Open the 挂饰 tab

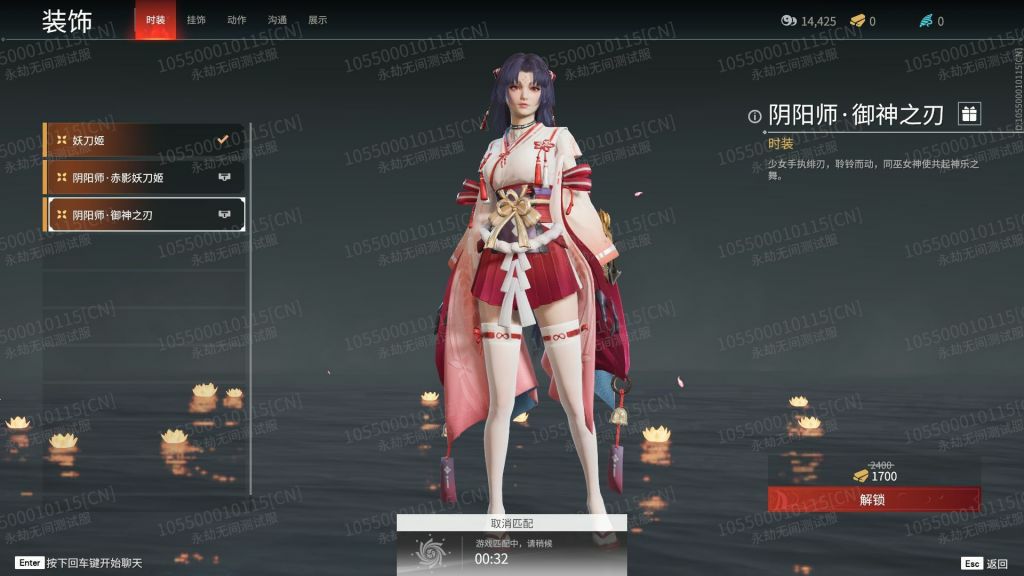196,20
